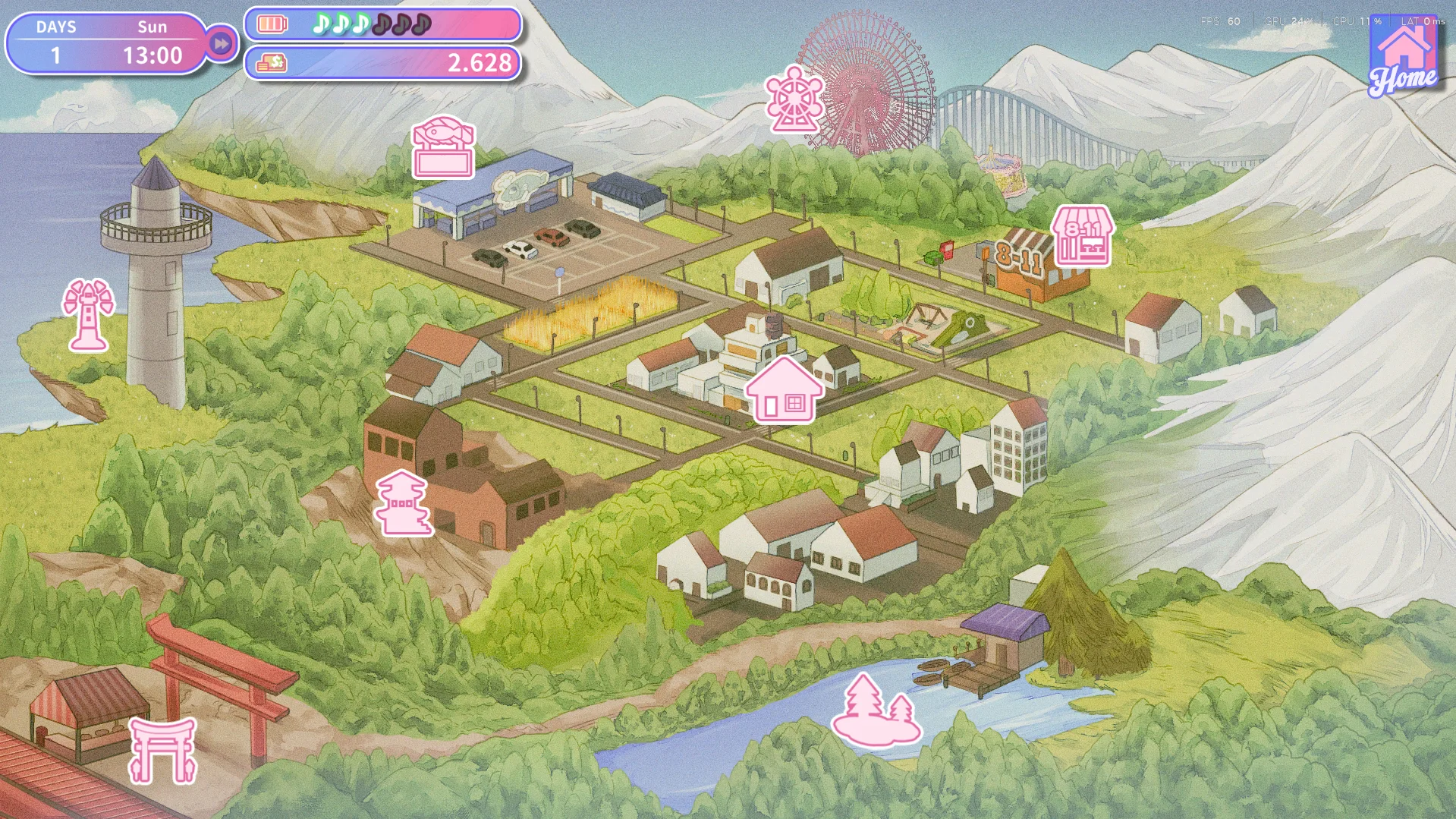Go to the Ferris wheel amusement park marker

(x=793, y=99)
